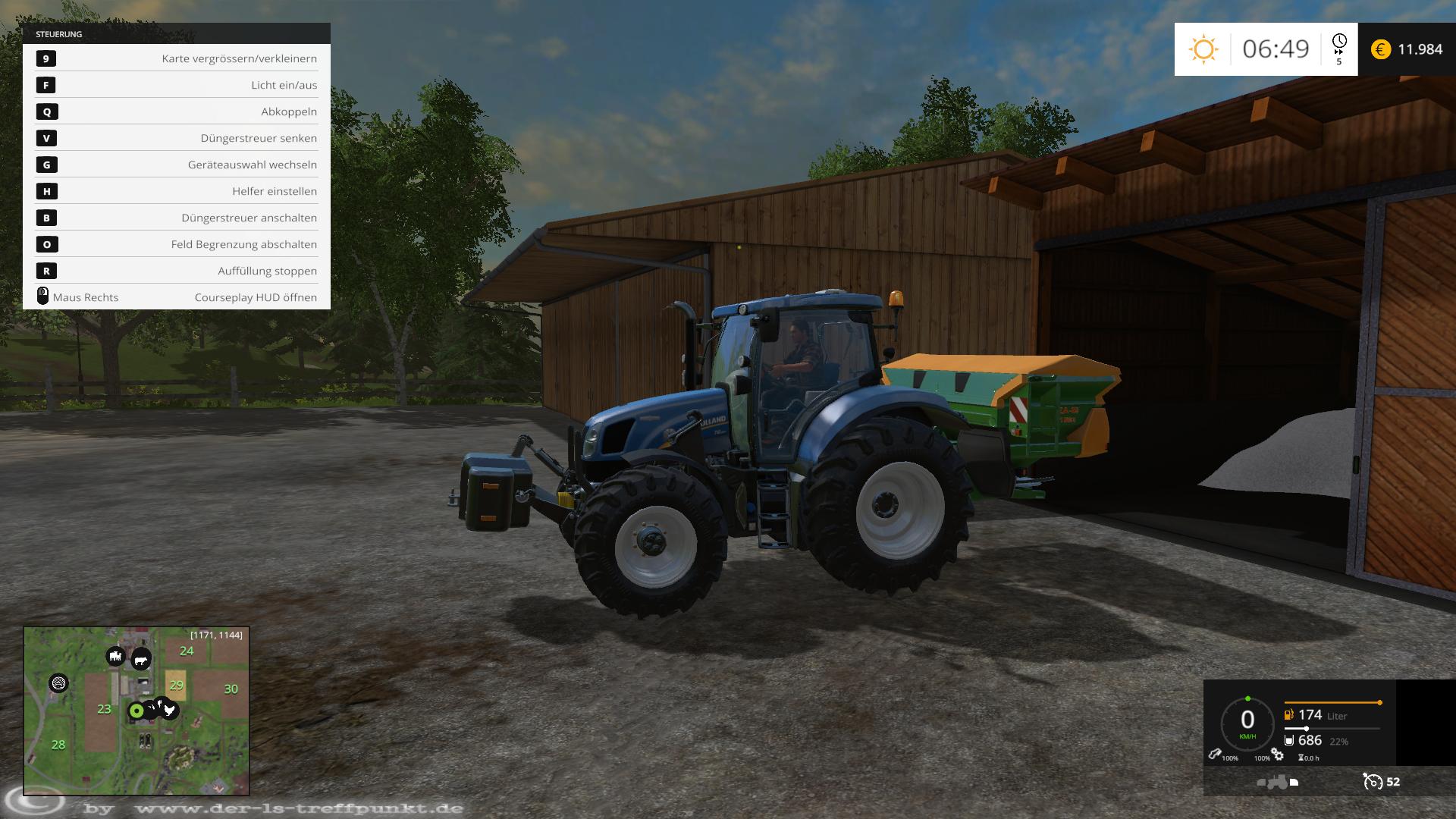
Task: Select the sheep marker on the minimap
Action: point(115,656)
